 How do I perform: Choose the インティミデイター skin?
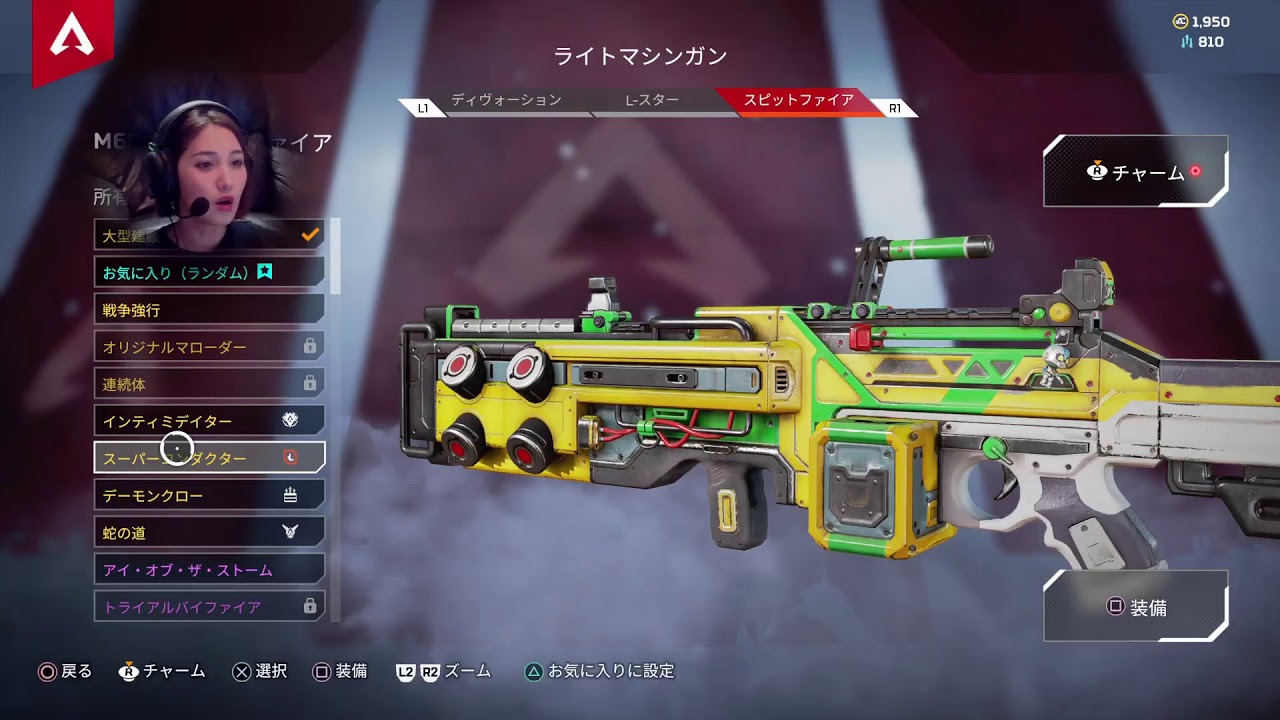pyautogui.click(x=209, y=421)
